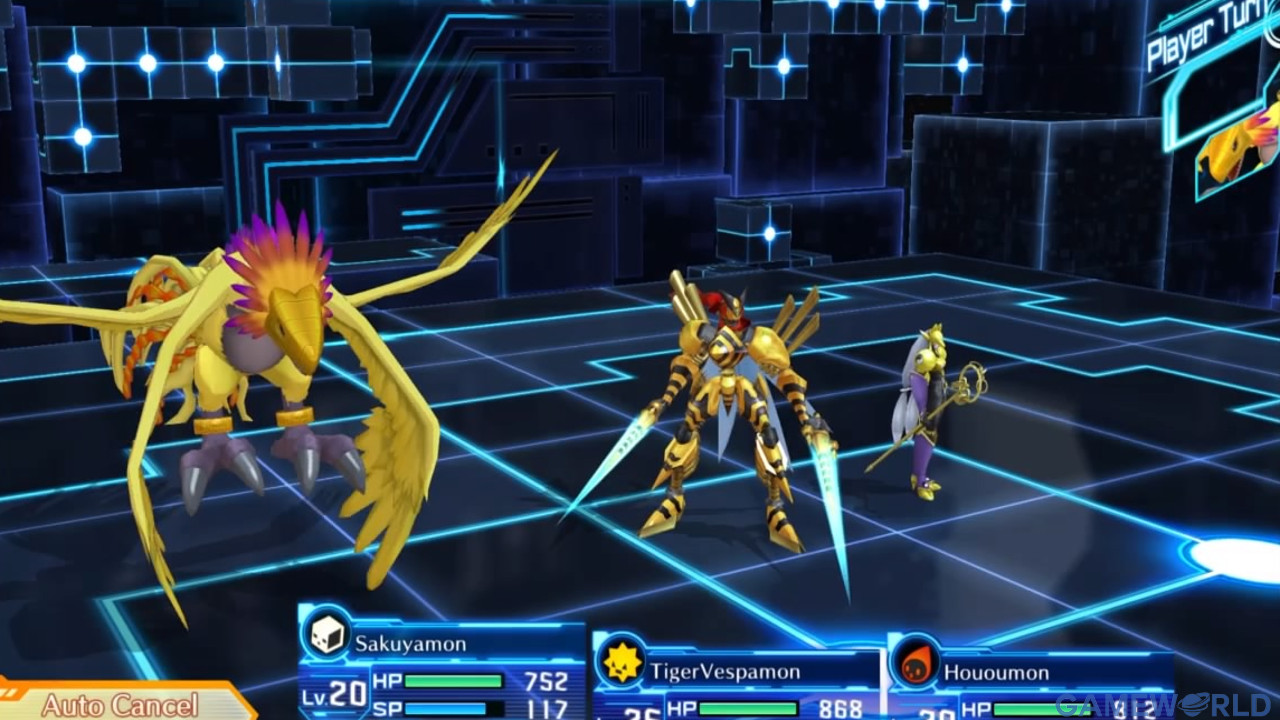Toggle the Auto Cancel button
This screenshot has width=1280, height=720.
coord(120,703)
